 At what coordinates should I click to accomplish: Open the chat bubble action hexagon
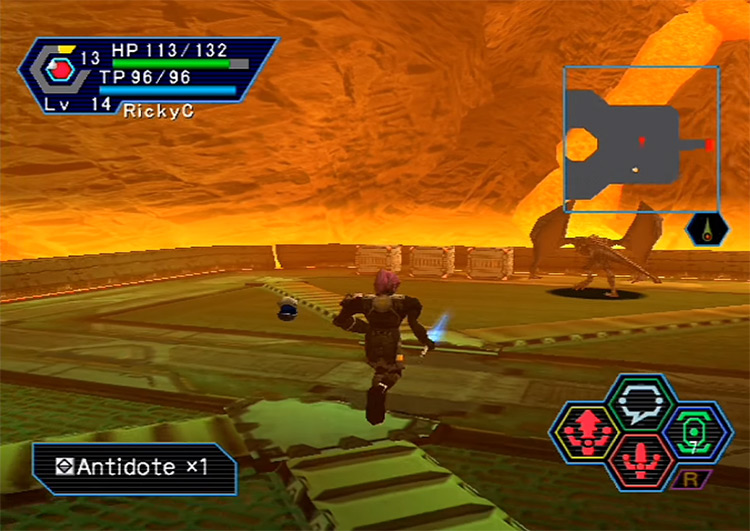tap(640, 402)
